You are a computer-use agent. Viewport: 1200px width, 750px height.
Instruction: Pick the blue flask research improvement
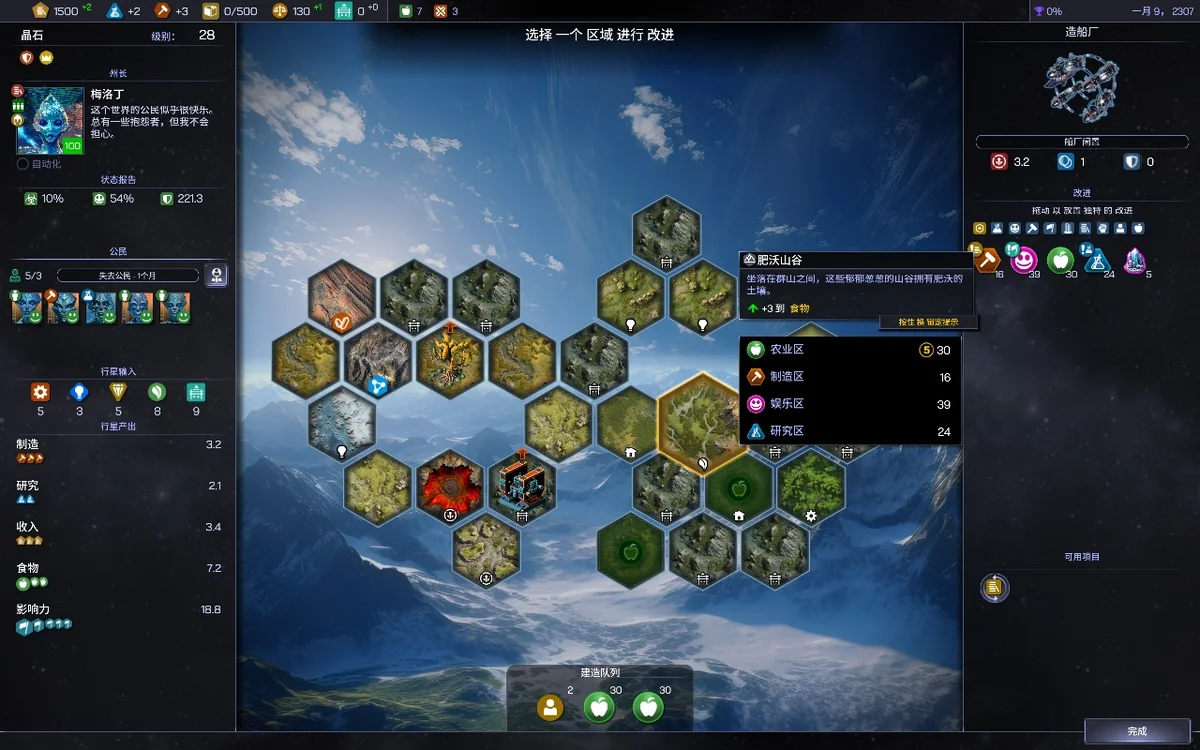click(x=1098, y=260)
